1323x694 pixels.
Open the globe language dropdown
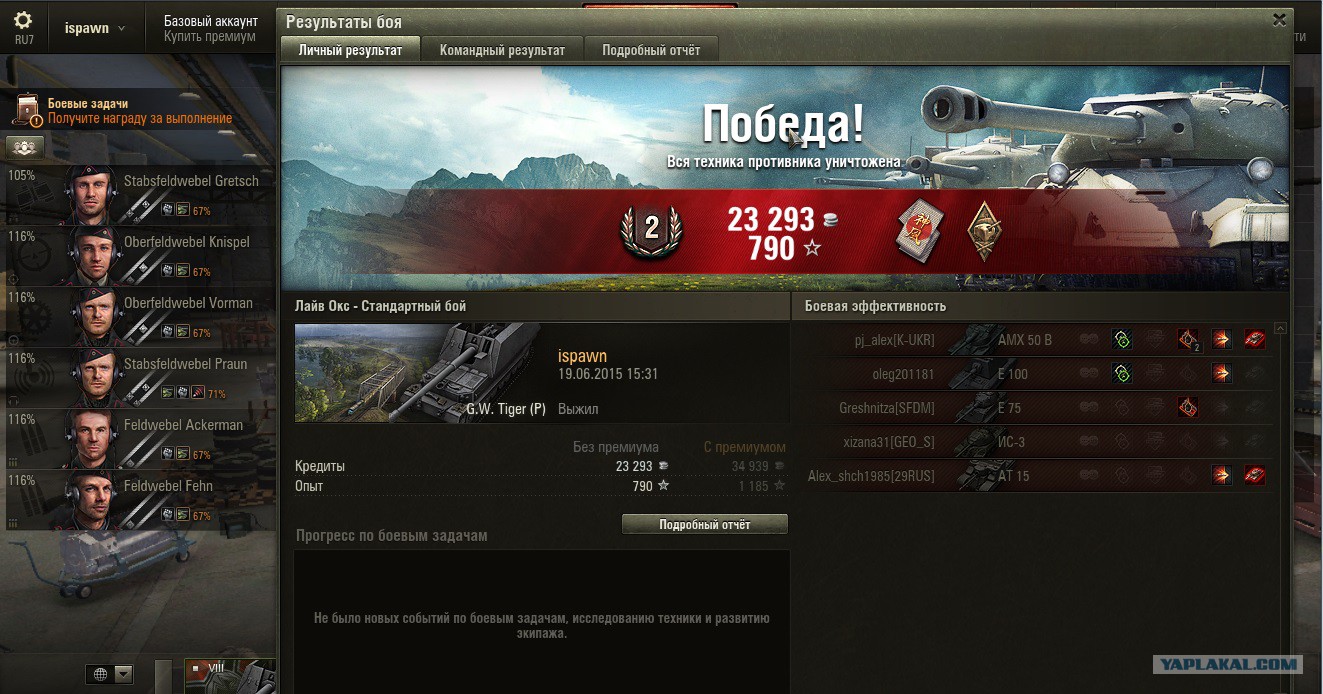coord(110,675)
